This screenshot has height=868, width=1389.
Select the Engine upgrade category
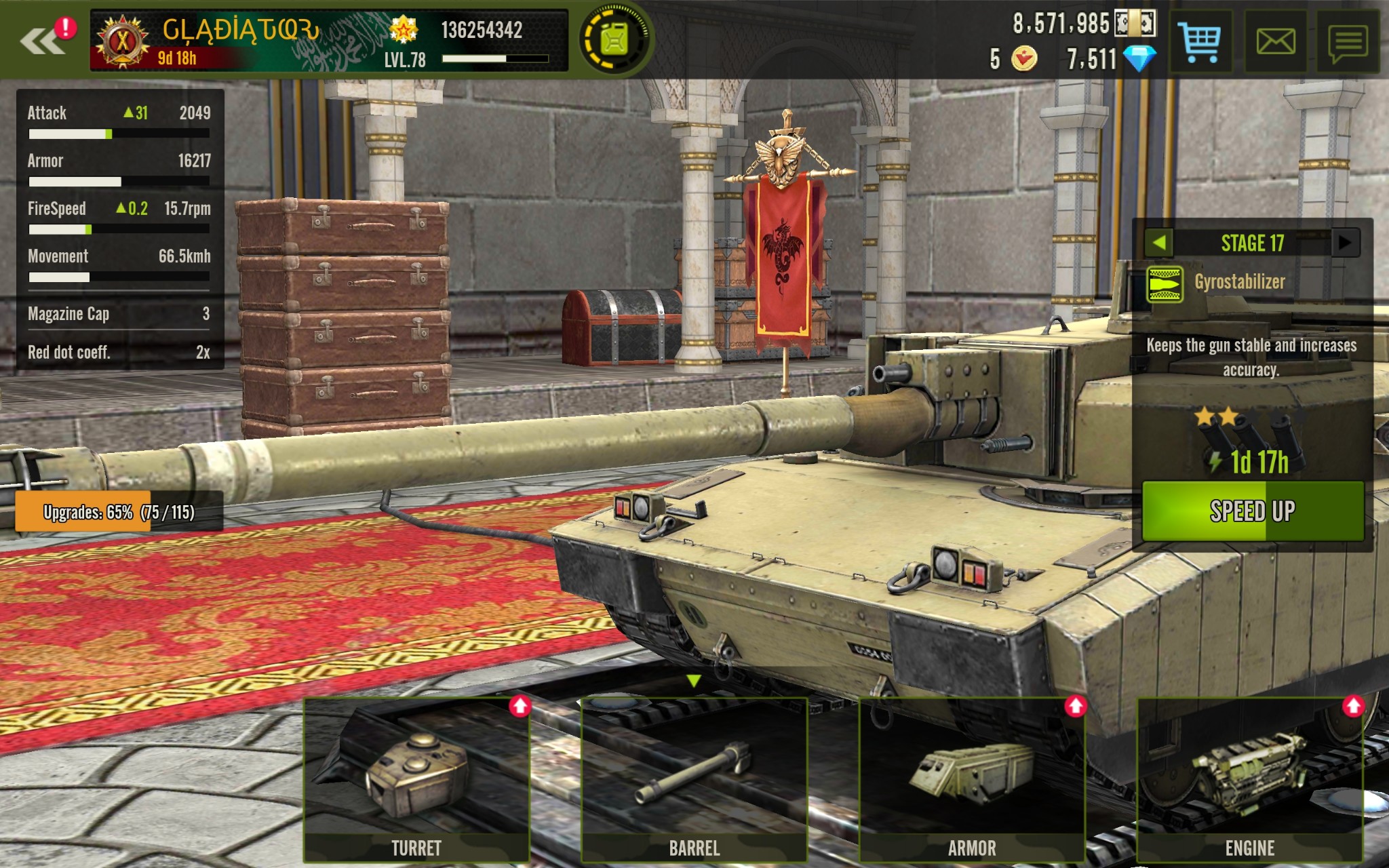click(1250, 780)
